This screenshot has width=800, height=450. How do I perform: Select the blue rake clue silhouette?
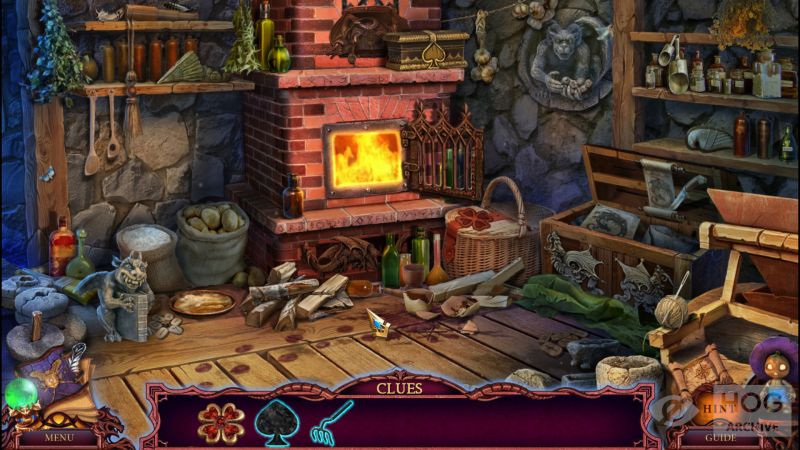330,422
